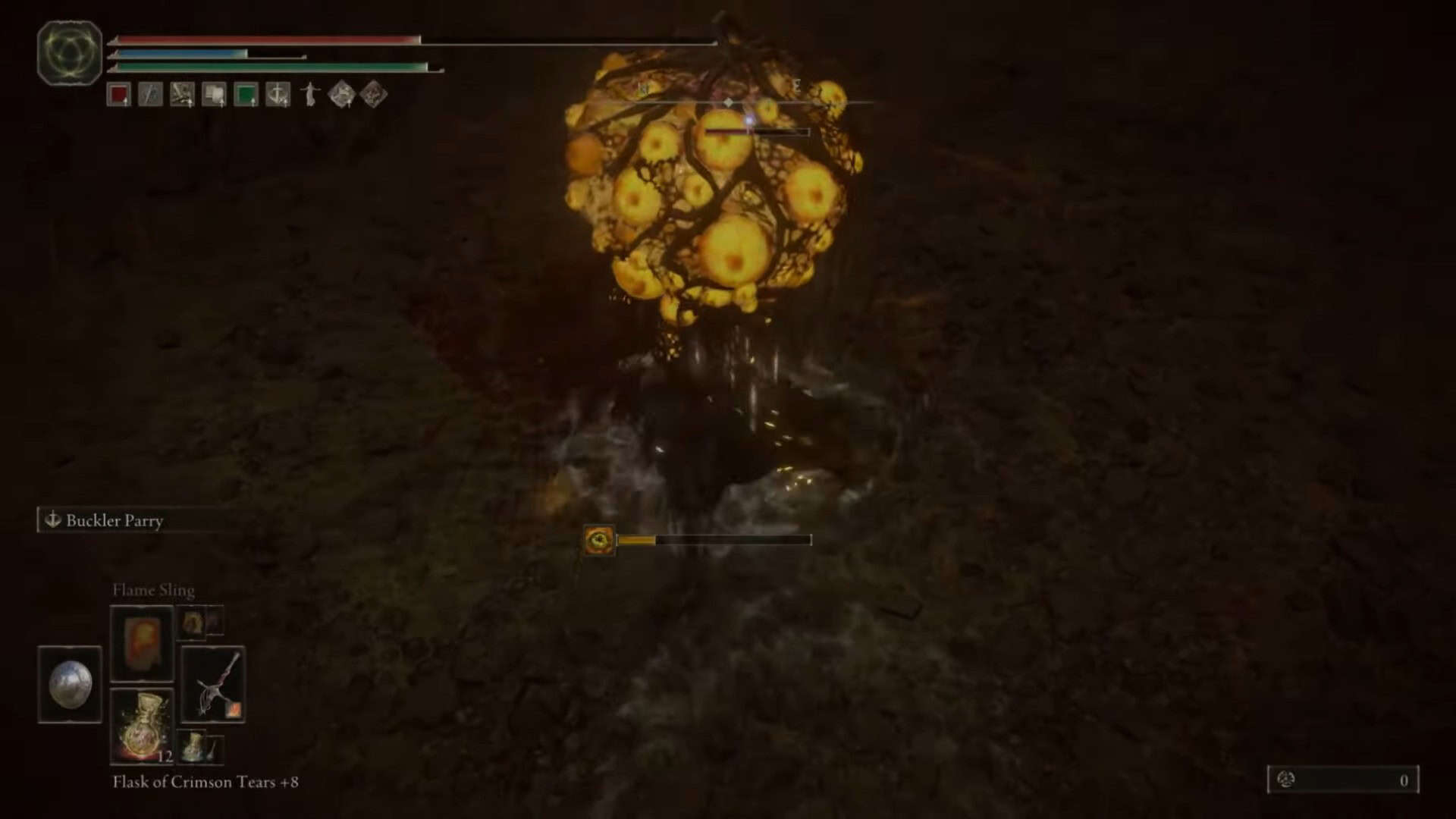Click the Buckler Parry skill label
The width and height of the screenshot is (1456, 819).
pyautogui.click(x=114, y=520)
